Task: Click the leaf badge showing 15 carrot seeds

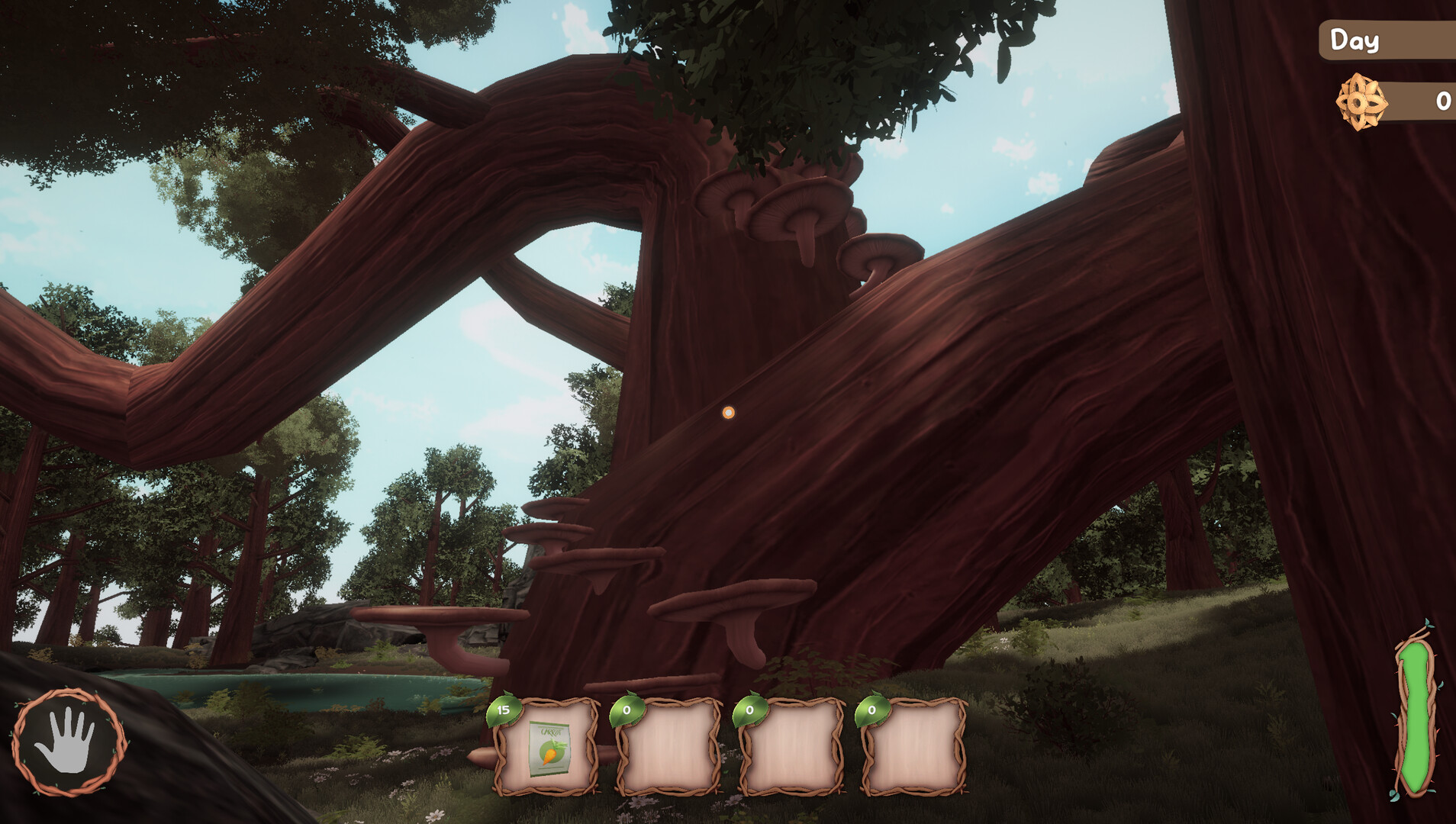Action: click(505, 710)
